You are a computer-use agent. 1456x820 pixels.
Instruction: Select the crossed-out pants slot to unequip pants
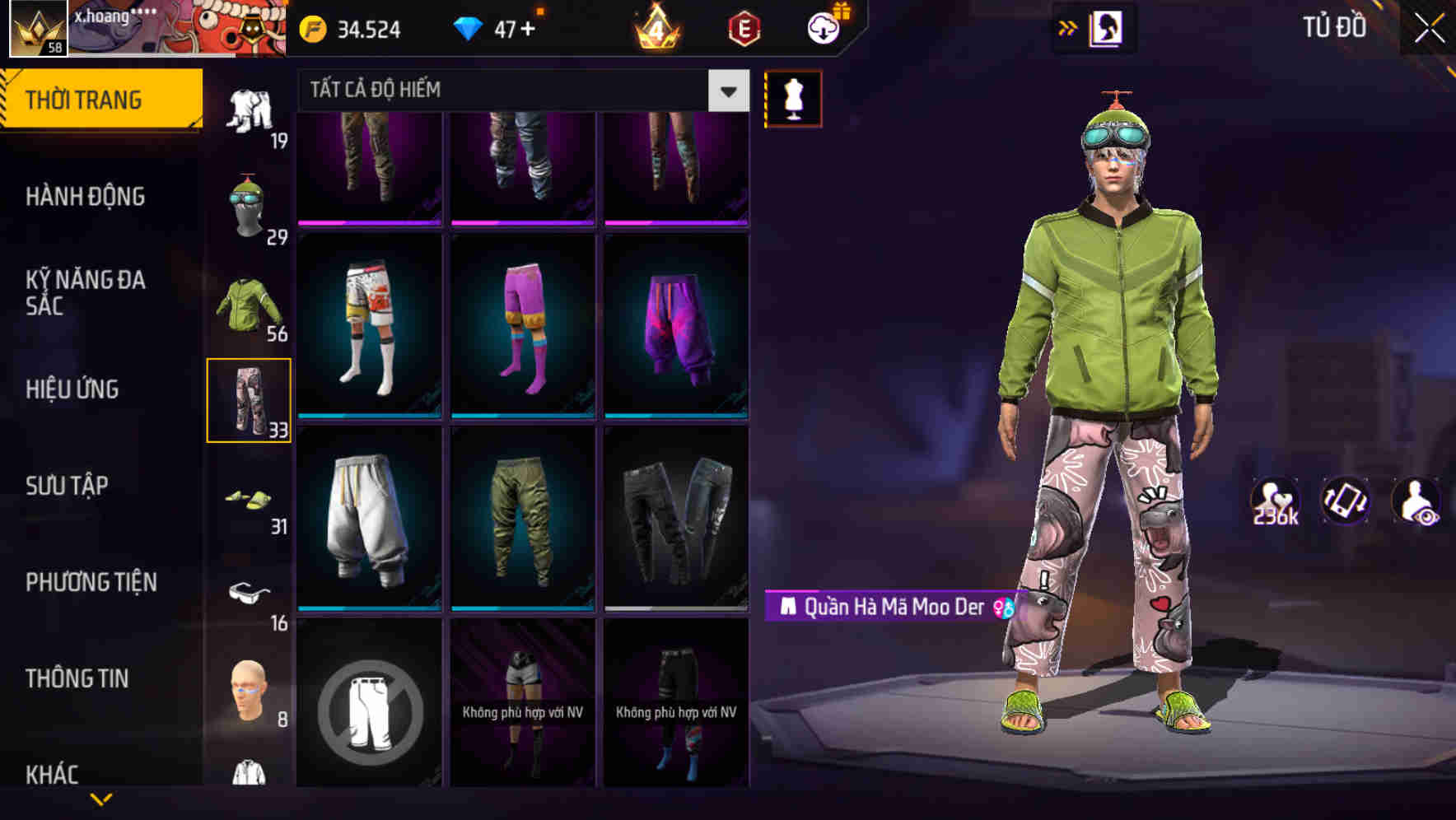click(369, 710)
